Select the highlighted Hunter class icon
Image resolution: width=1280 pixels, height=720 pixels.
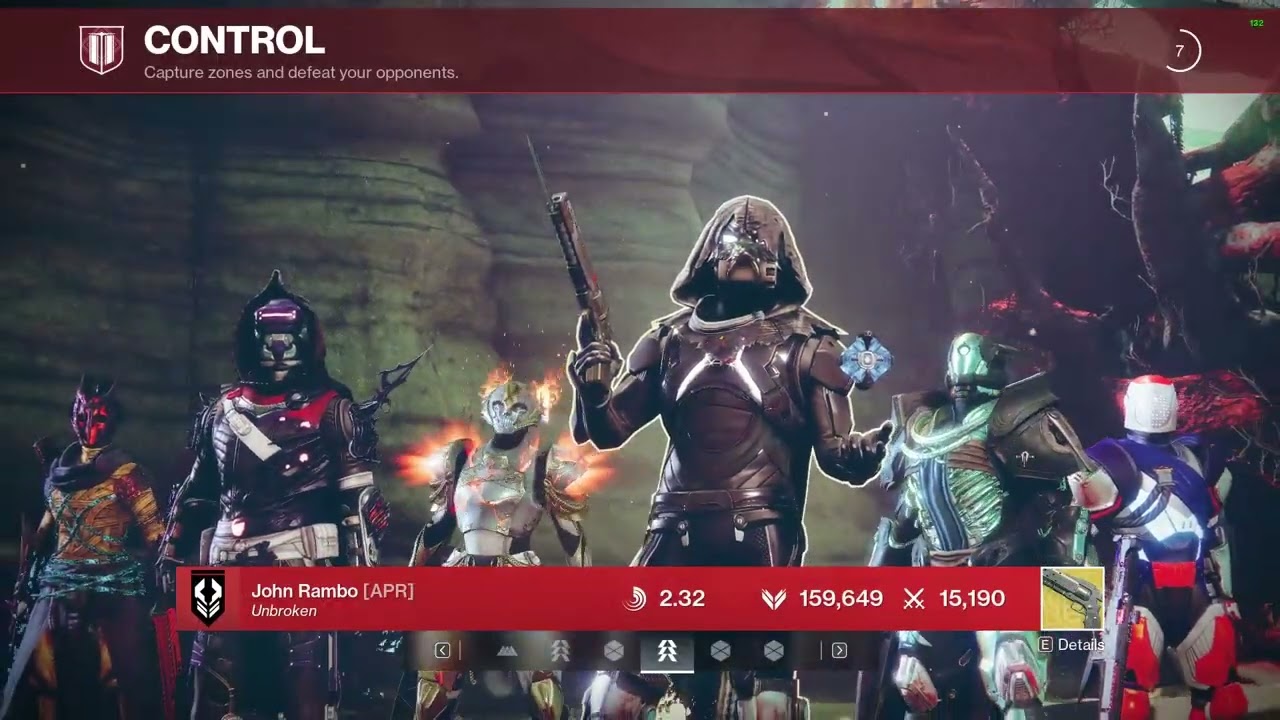pos(667,651)
